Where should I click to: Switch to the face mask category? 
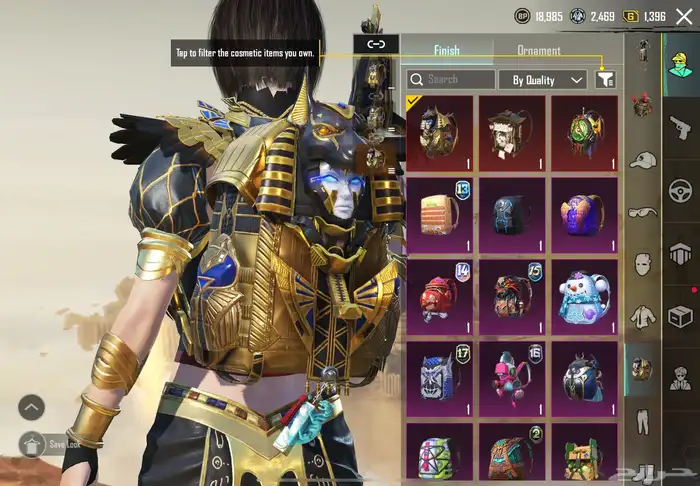tap(643, 264)
